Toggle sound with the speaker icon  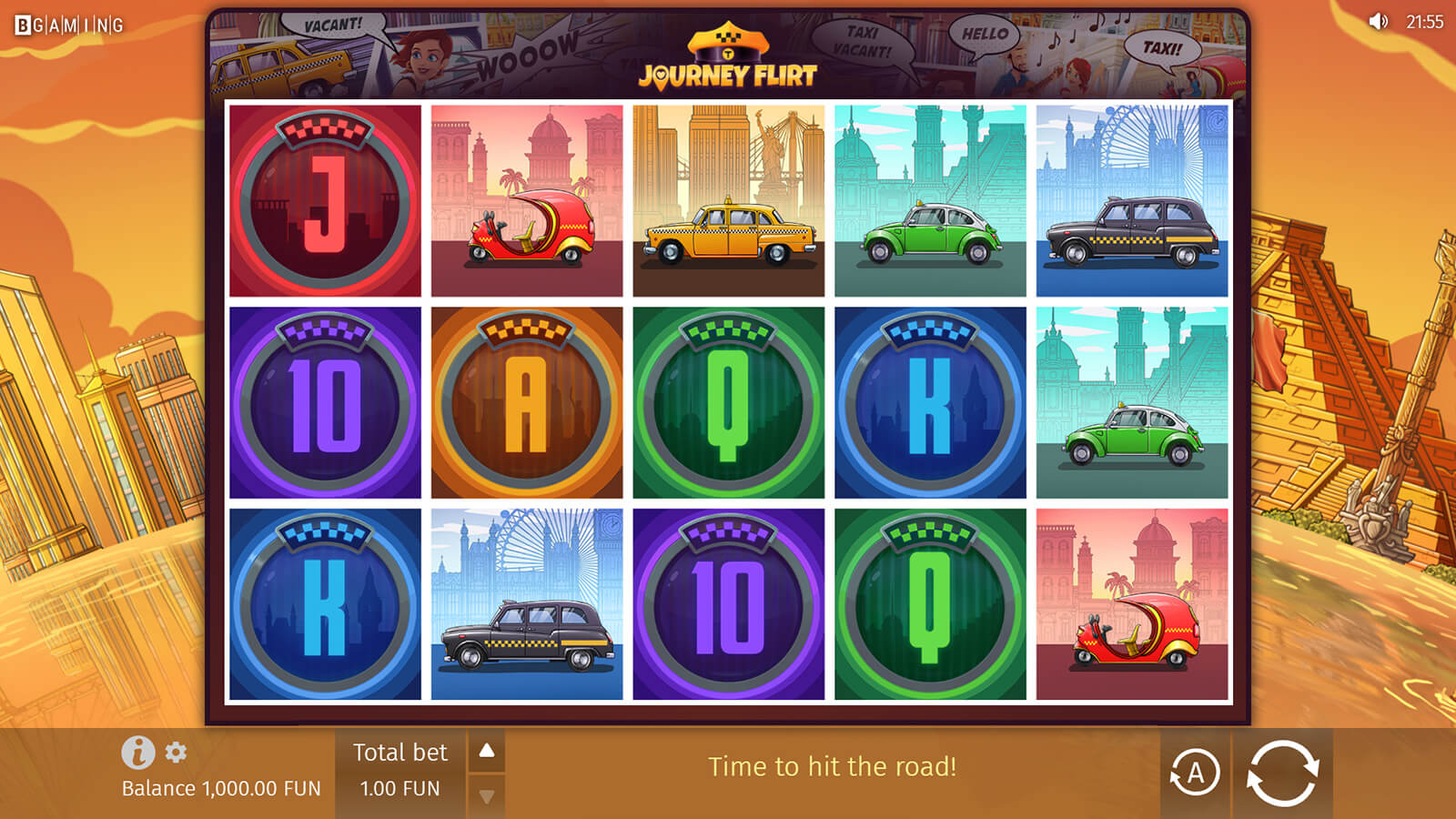(x=1379, y=21)
